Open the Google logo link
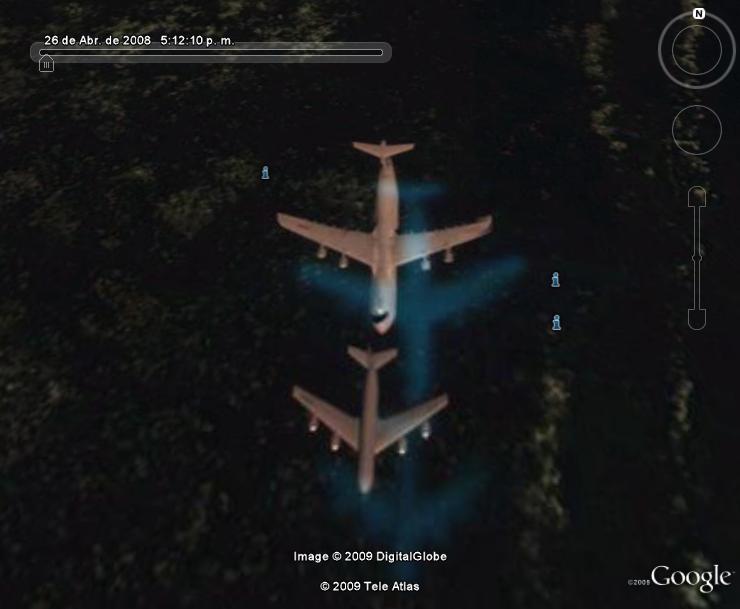 pyautogui.click(x=691, y=577)
